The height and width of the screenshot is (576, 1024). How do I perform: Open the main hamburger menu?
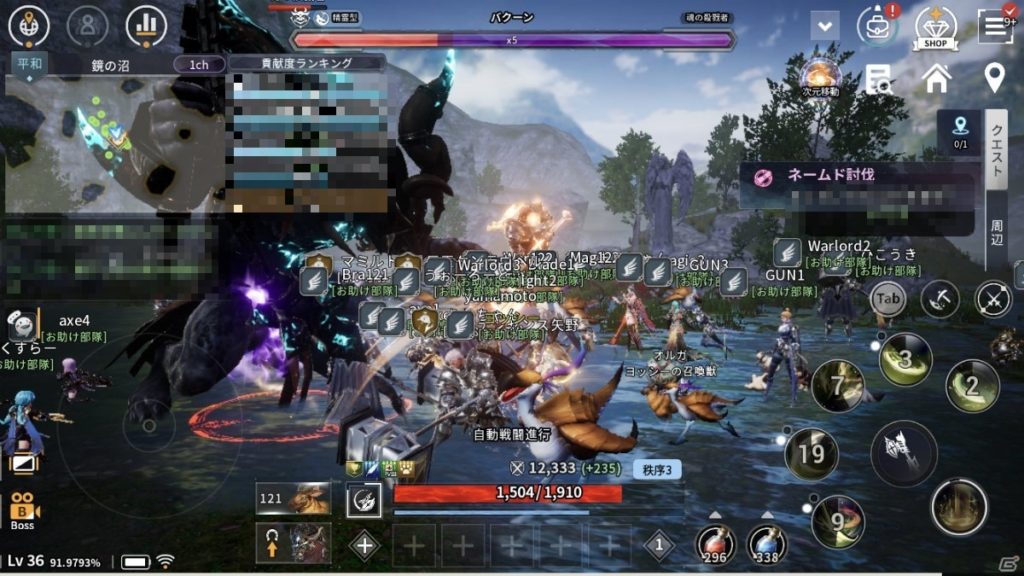click(996, 26)
